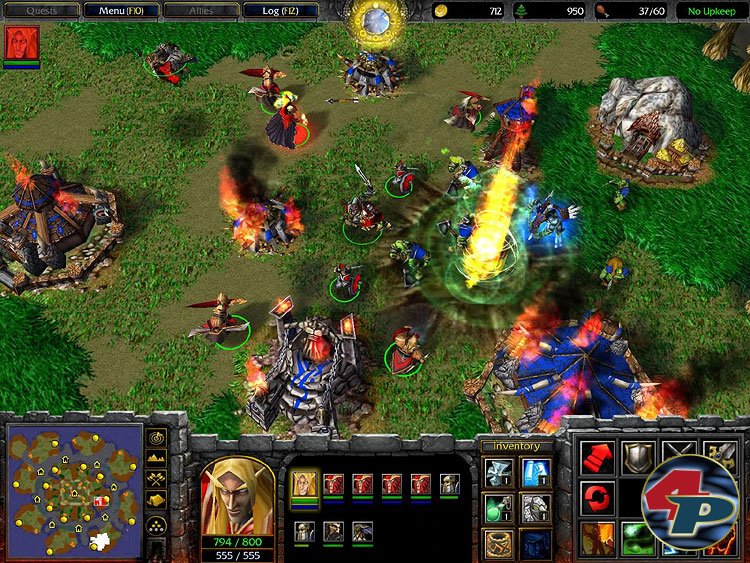750x563 pixels.
Task: Cast the green Banish ability
Action: pyautogui.click(x=637, y=538)
